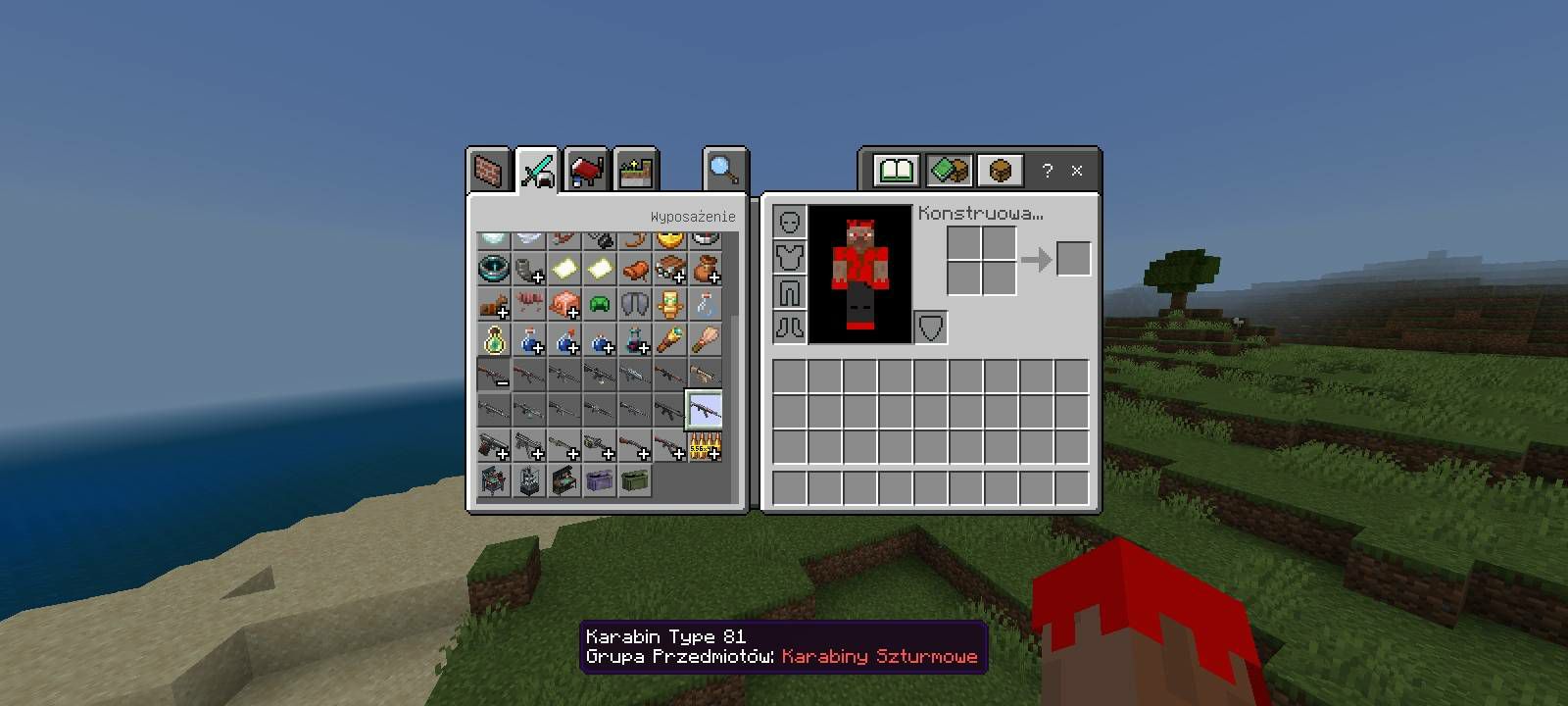Open the recipe book button
The width and height of the screenshot is (1568, 706).
tap(896, 171)
